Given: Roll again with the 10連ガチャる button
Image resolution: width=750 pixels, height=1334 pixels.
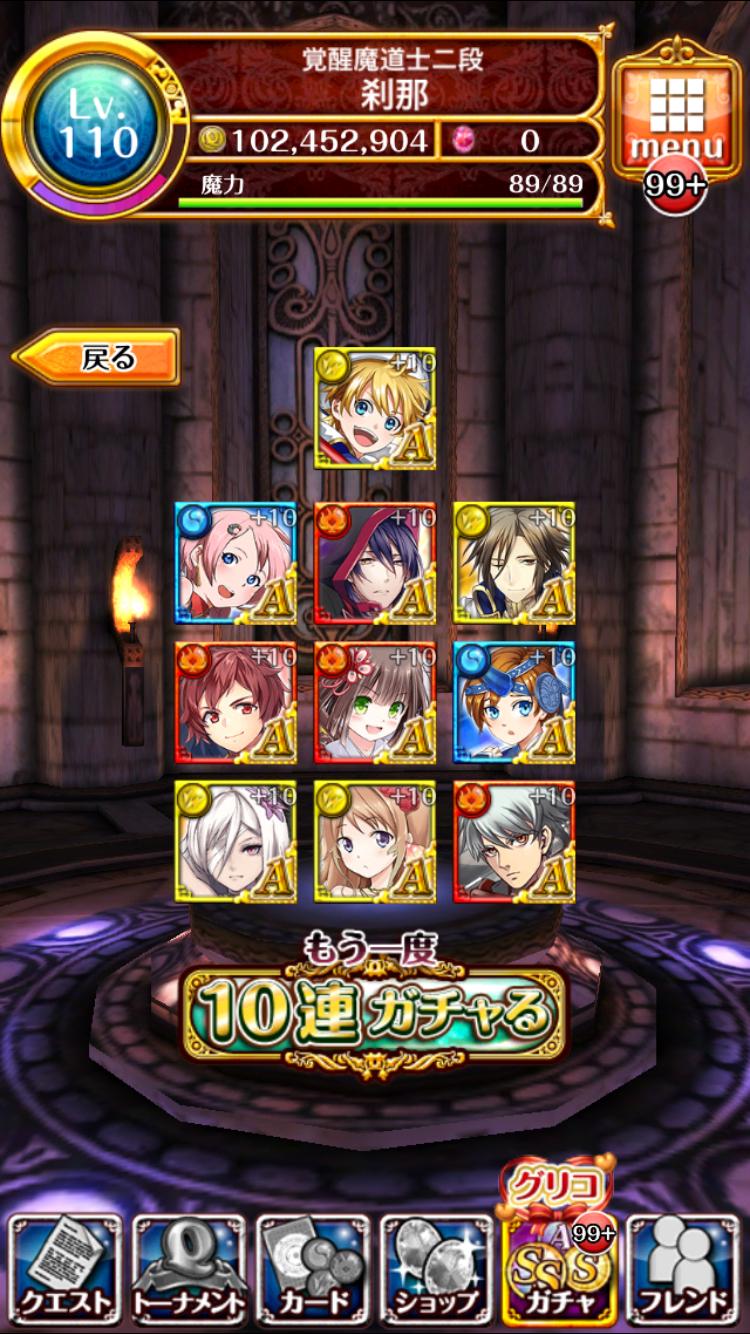Looking at the screenshot, I should (373, 1012).
